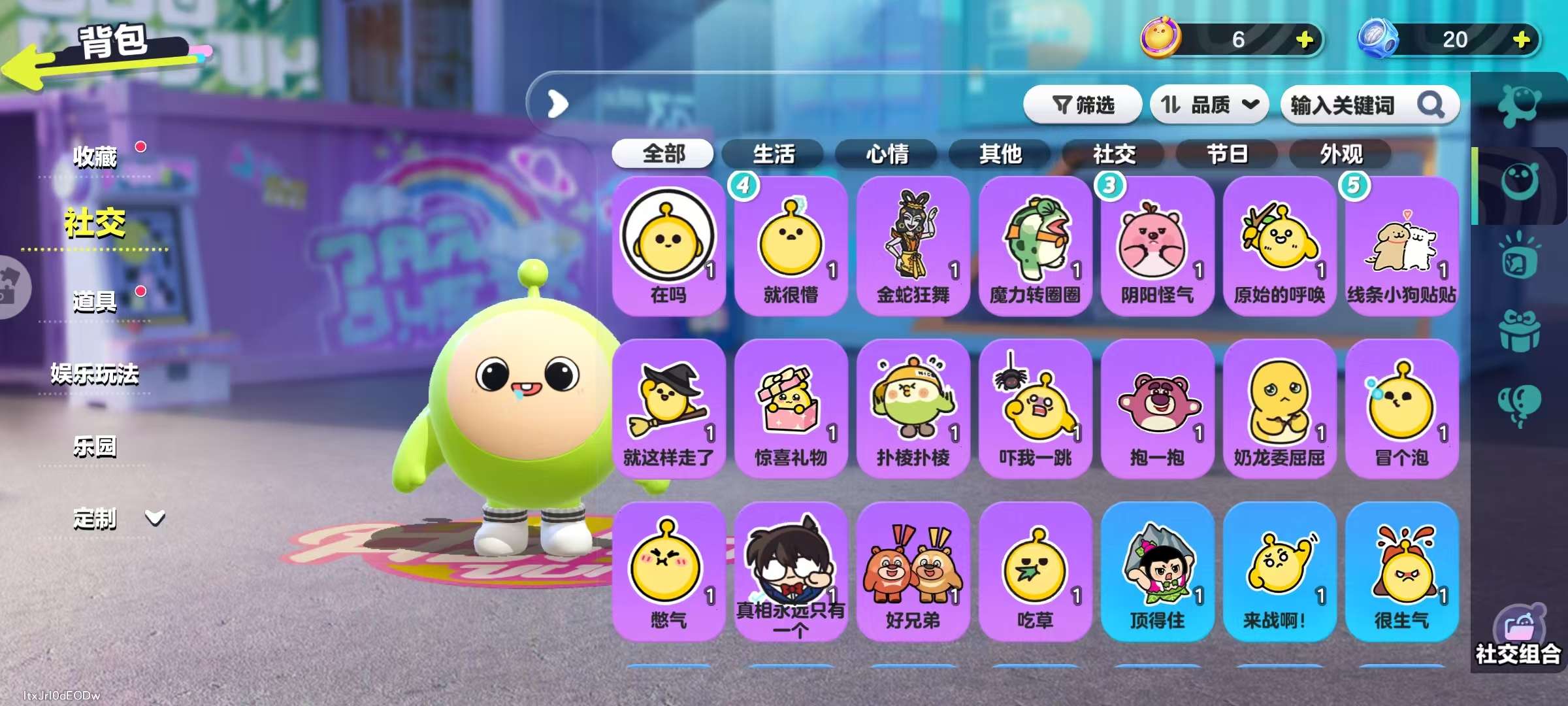Collapse the panel with the left arrow chevron

pos(556,105)
